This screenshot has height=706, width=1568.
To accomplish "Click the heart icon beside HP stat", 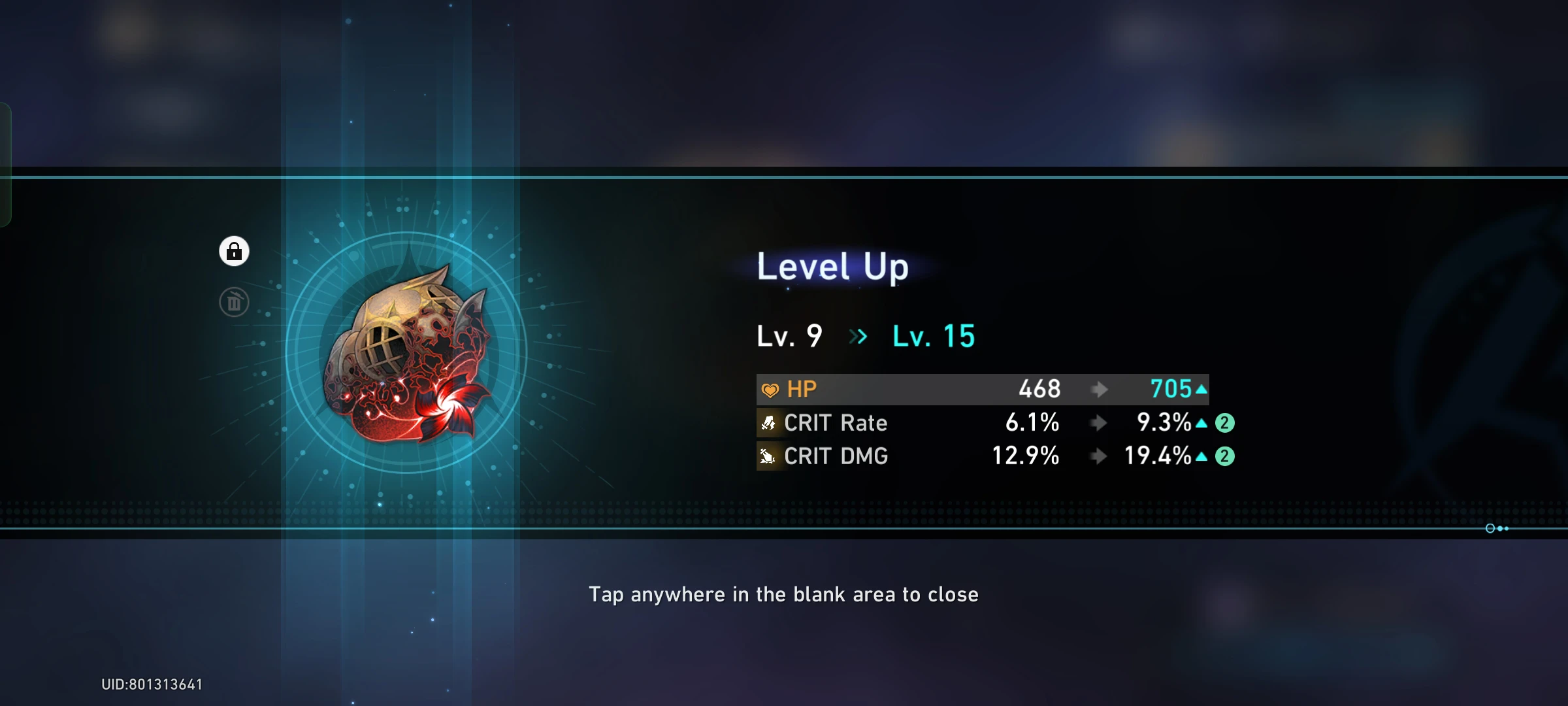I will point(770,389).
